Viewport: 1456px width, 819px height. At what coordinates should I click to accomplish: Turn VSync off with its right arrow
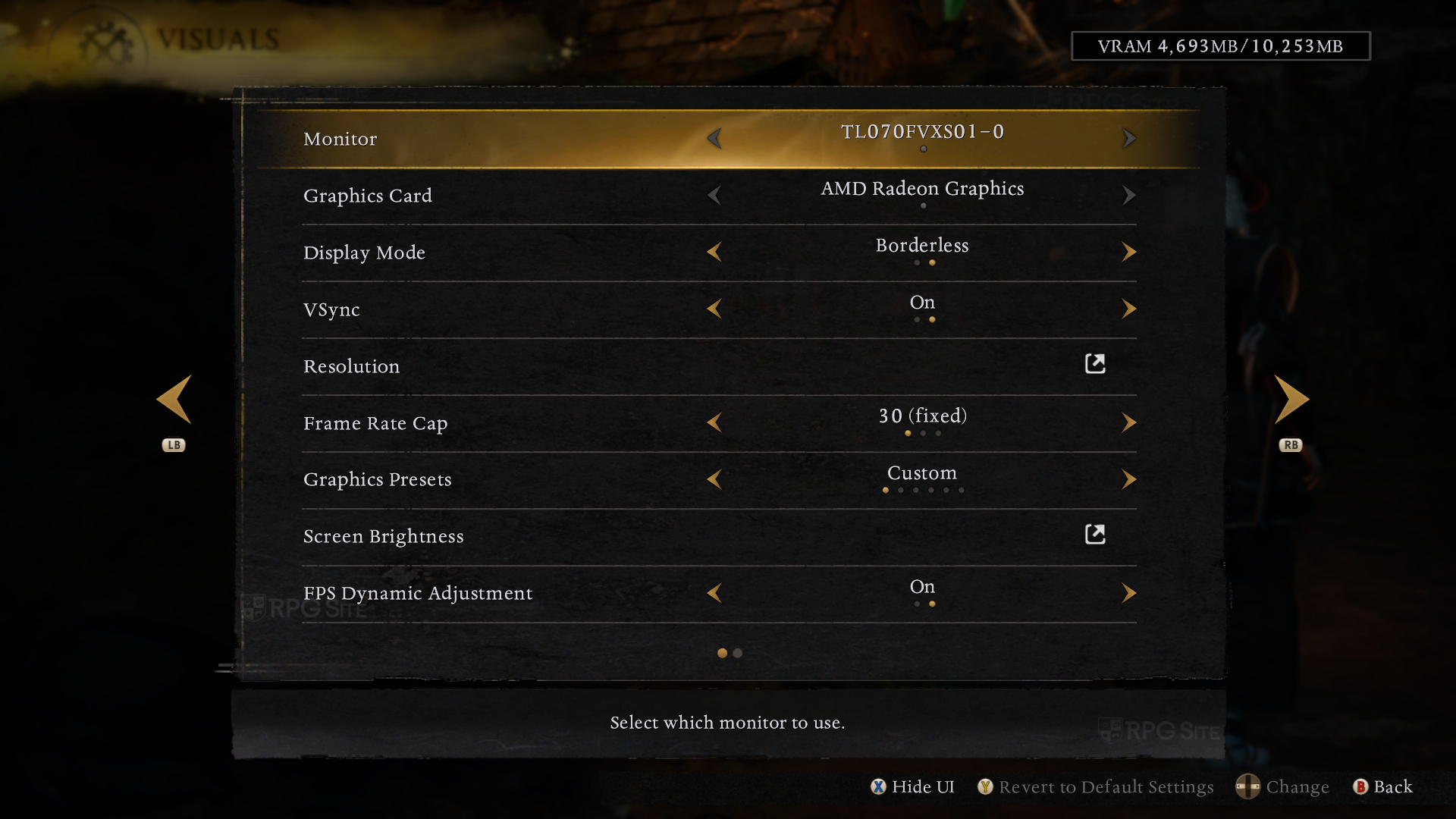[1128, 309]
